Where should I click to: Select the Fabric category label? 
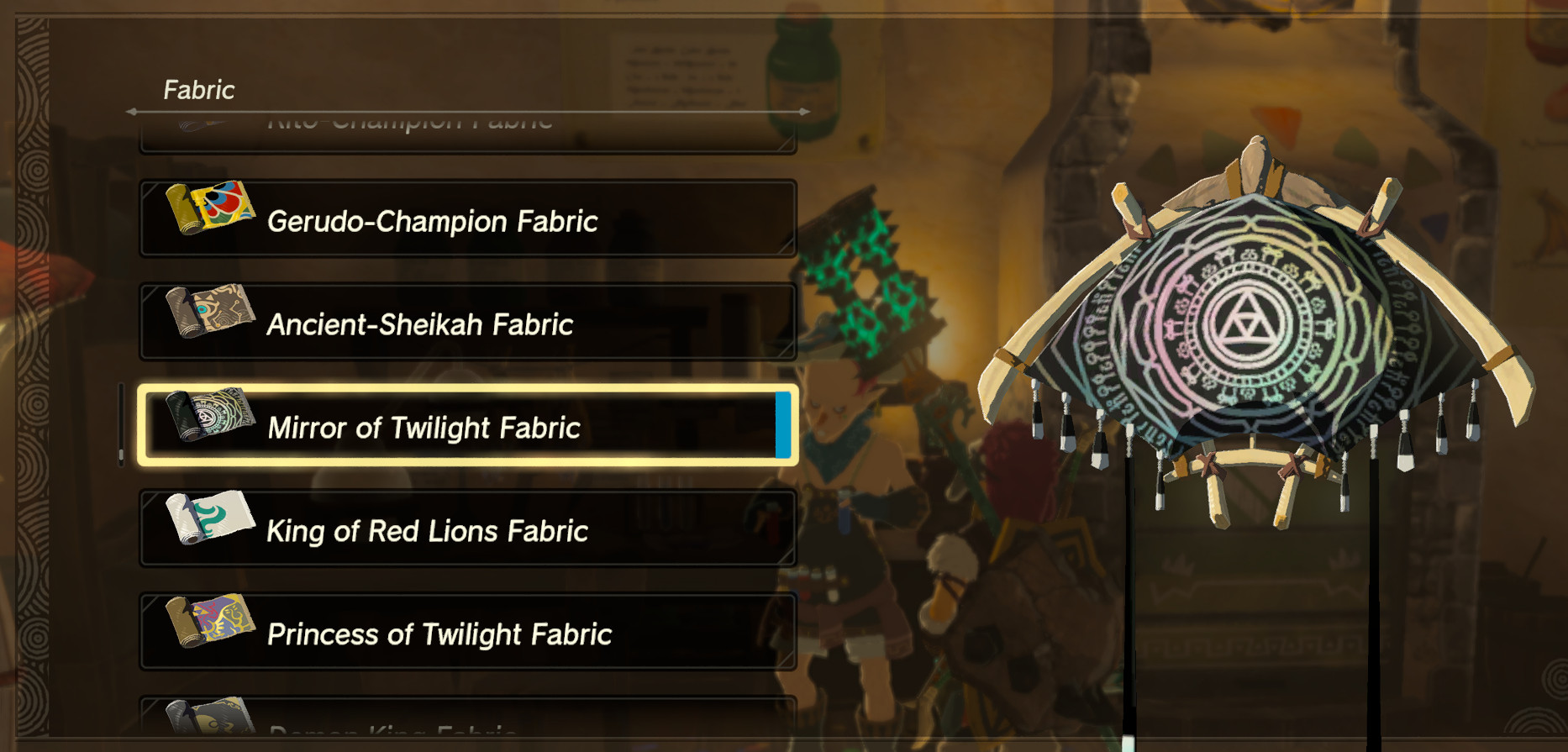click(198, 89)
